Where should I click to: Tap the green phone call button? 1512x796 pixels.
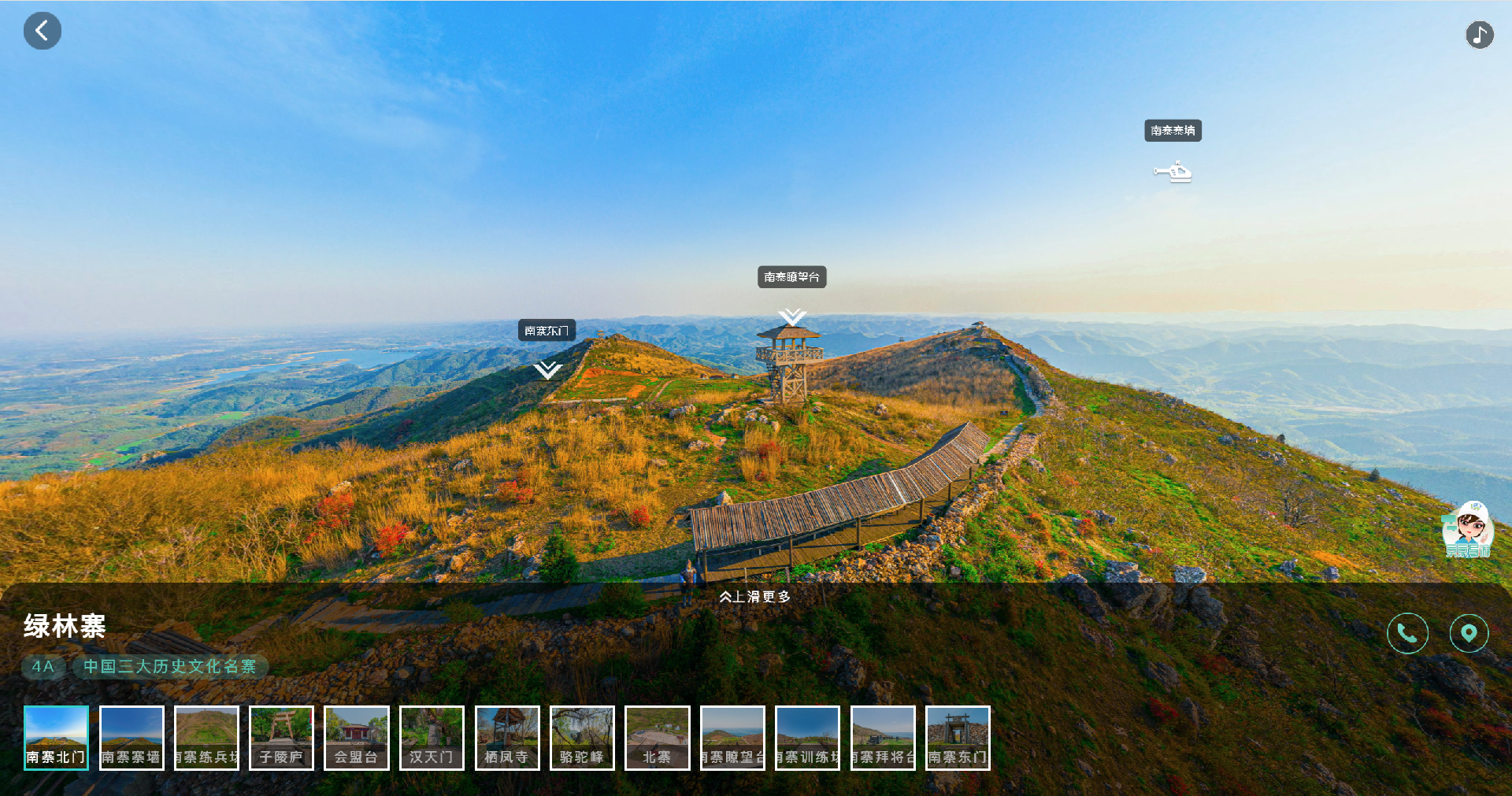pos(1407,633)
